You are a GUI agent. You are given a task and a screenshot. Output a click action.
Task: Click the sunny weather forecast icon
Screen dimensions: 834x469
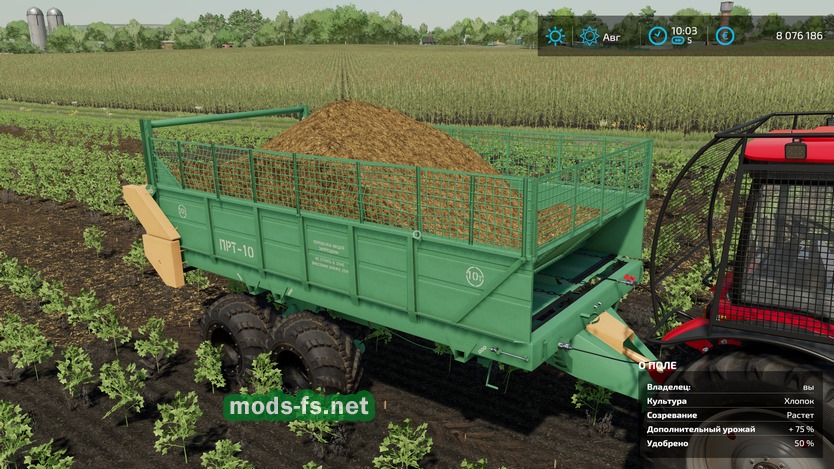tap(554, 36)
